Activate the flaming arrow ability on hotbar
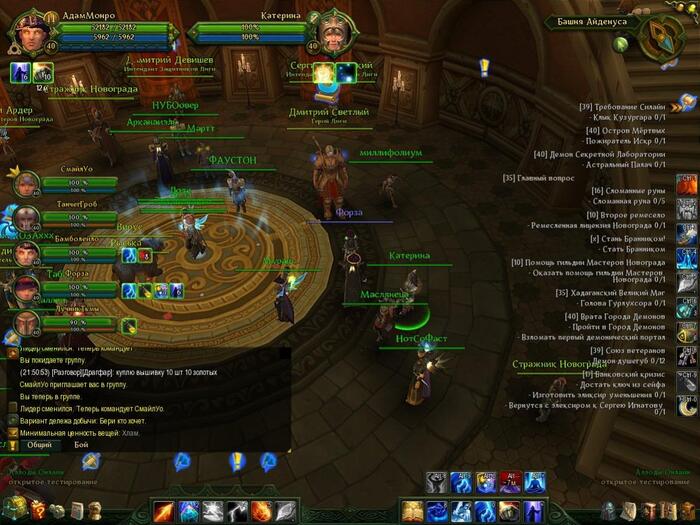Viewport: 700px width, 525px height. (x=163, y=512)
